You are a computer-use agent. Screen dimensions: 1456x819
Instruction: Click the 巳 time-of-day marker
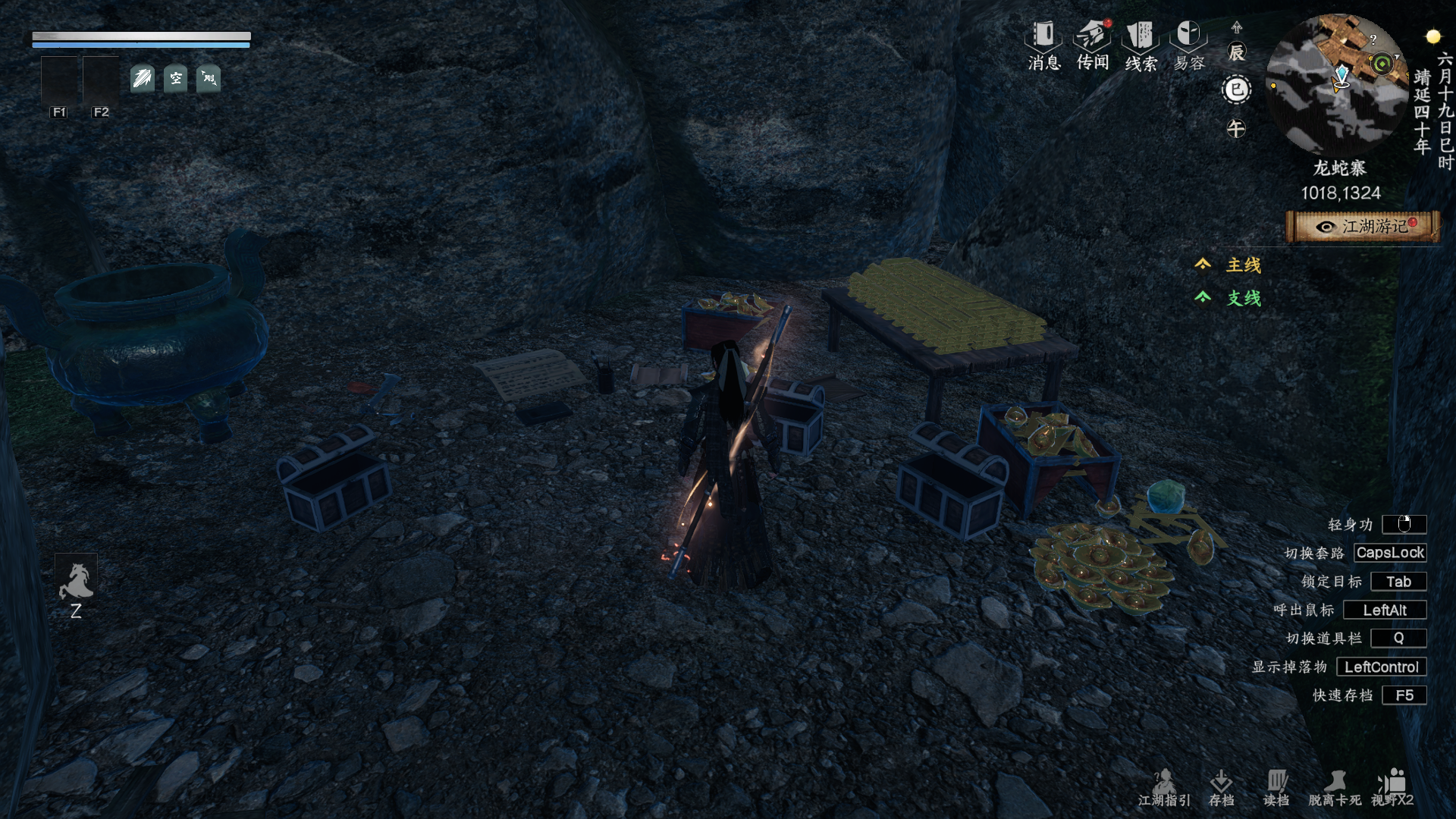coord(1236,90)
